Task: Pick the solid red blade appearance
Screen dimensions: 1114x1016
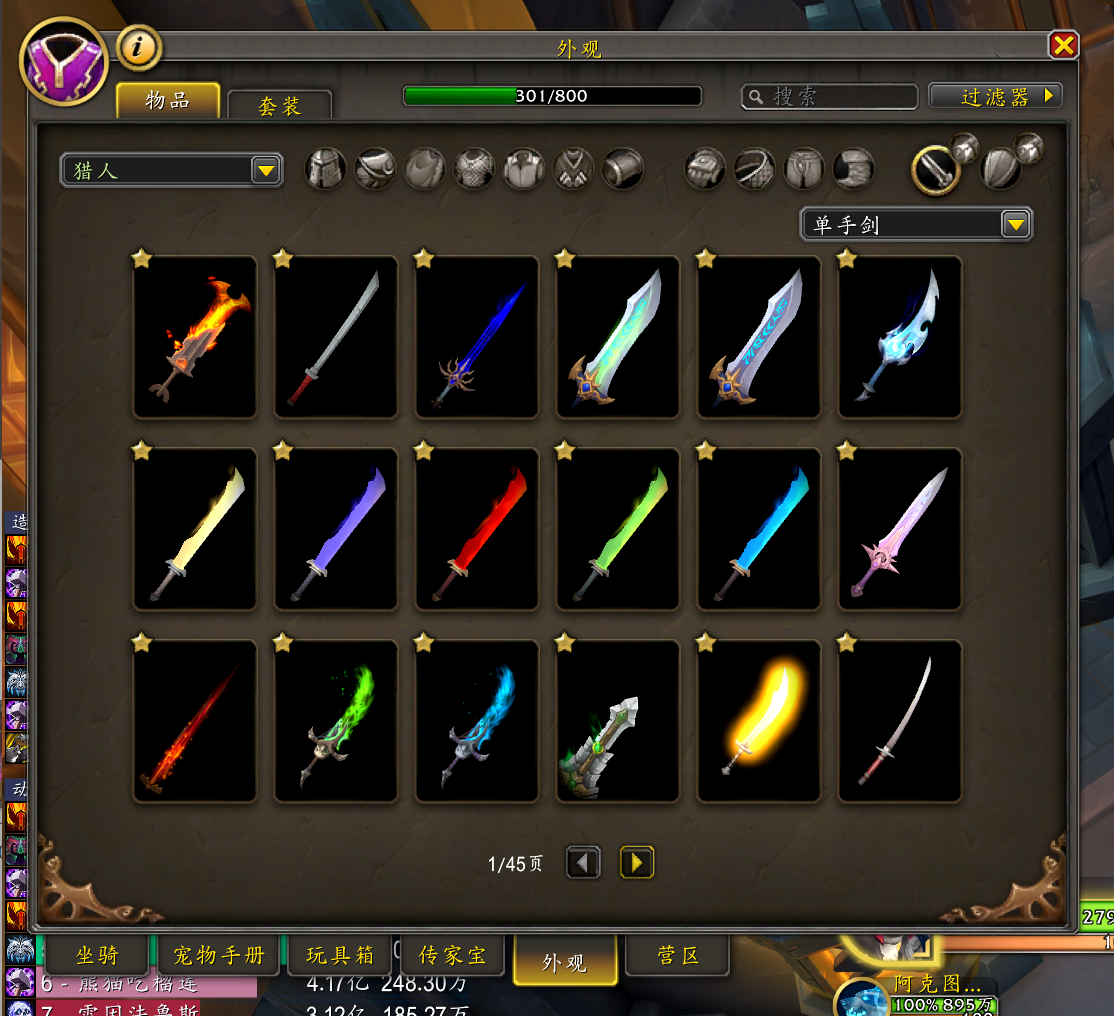Action: (x=477, y=529)
